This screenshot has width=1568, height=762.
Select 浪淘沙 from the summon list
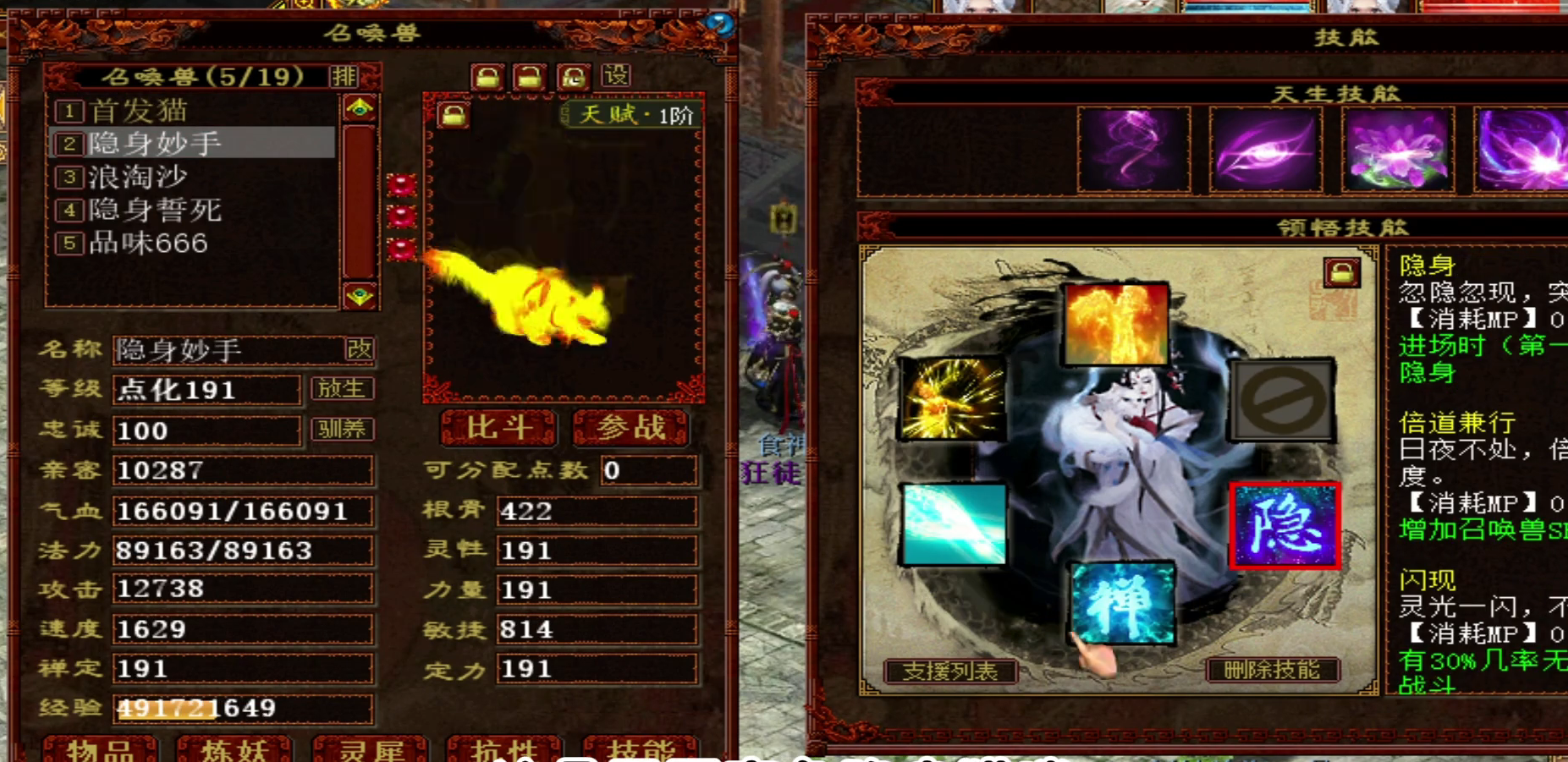(138, 177)
